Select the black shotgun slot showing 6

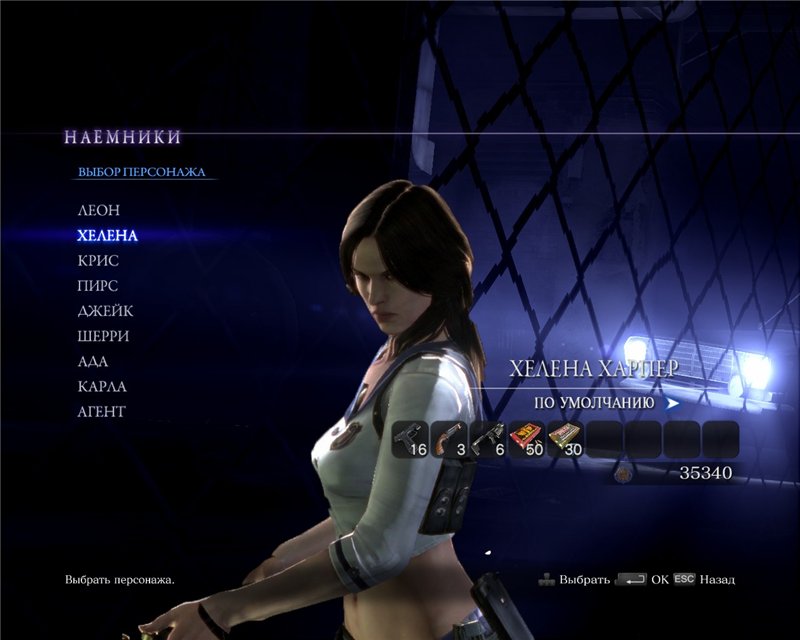(489, 439)
